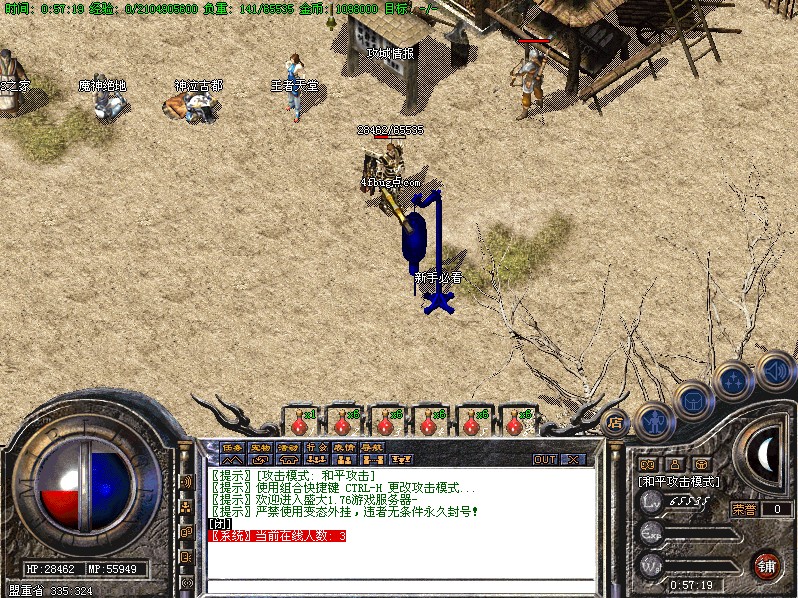This screenshot has width=798, height=598.
Task: Show the 表情 emotes tab
Action: (x=344, y=447)
